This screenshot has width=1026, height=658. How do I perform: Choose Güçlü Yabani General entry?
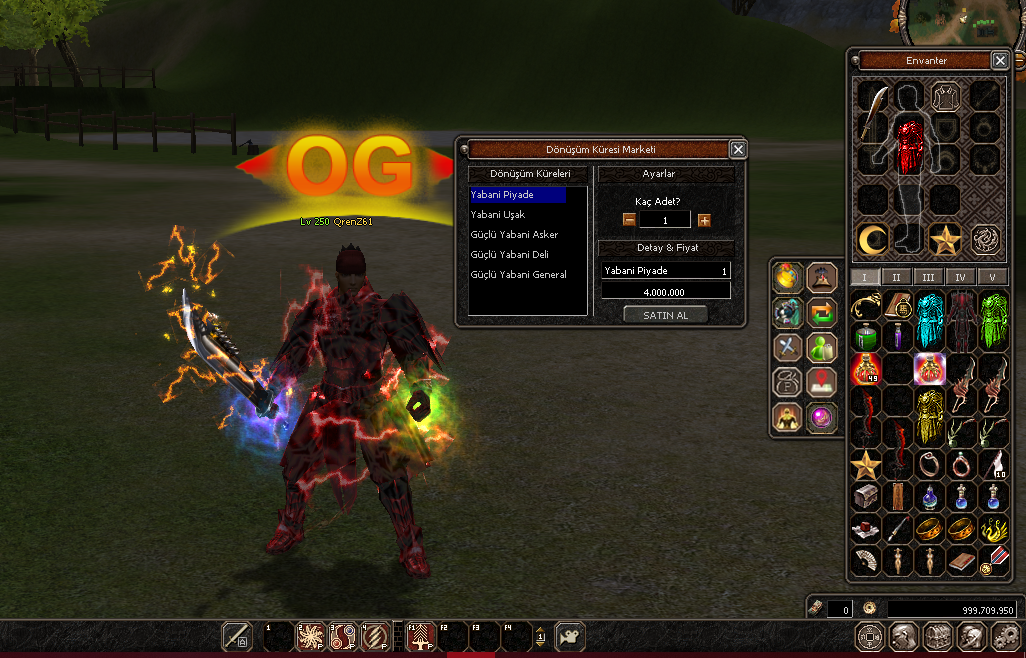point(519,275)
